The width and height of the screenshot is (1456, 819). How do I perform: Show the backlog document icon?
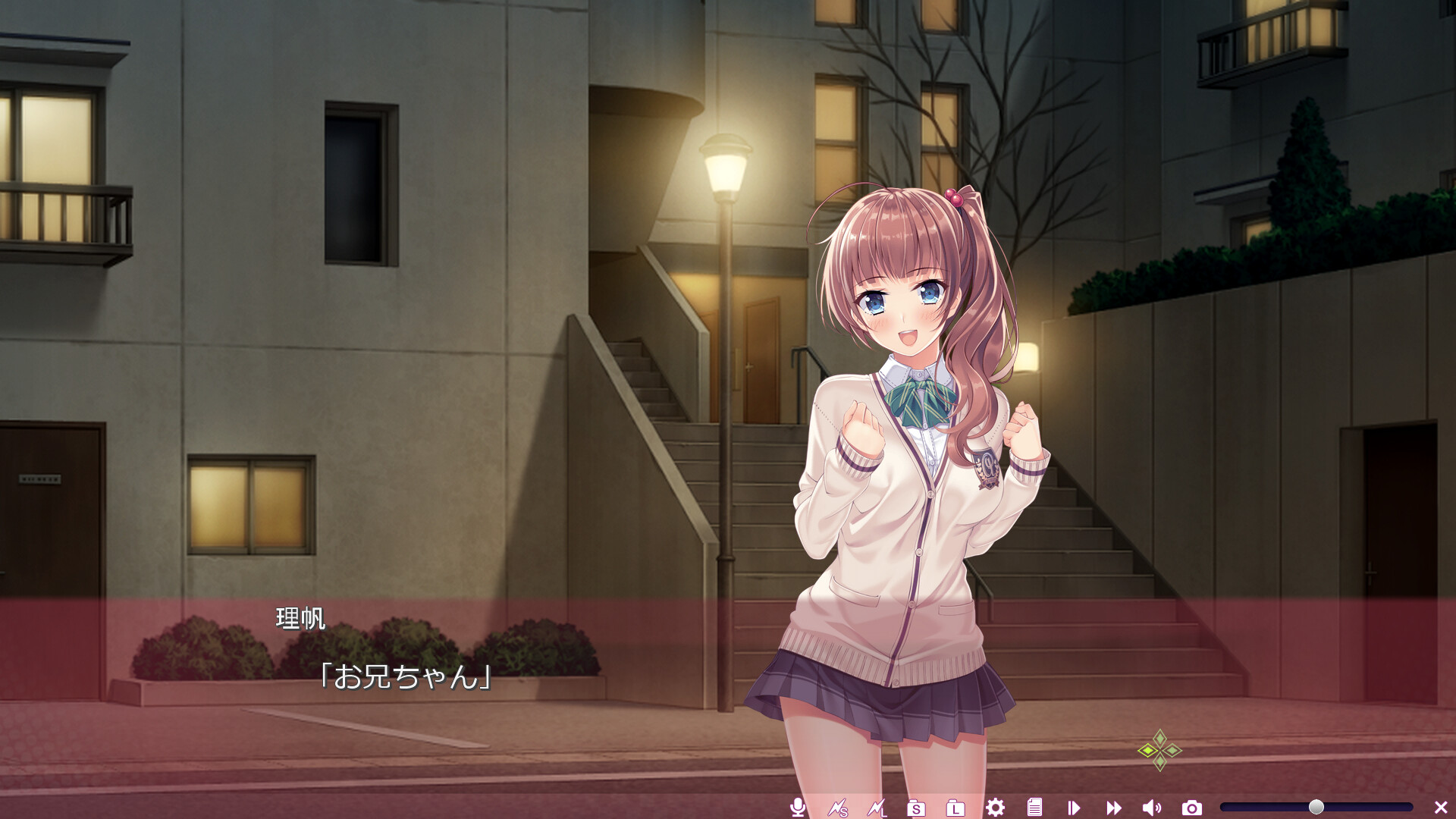1034,808
